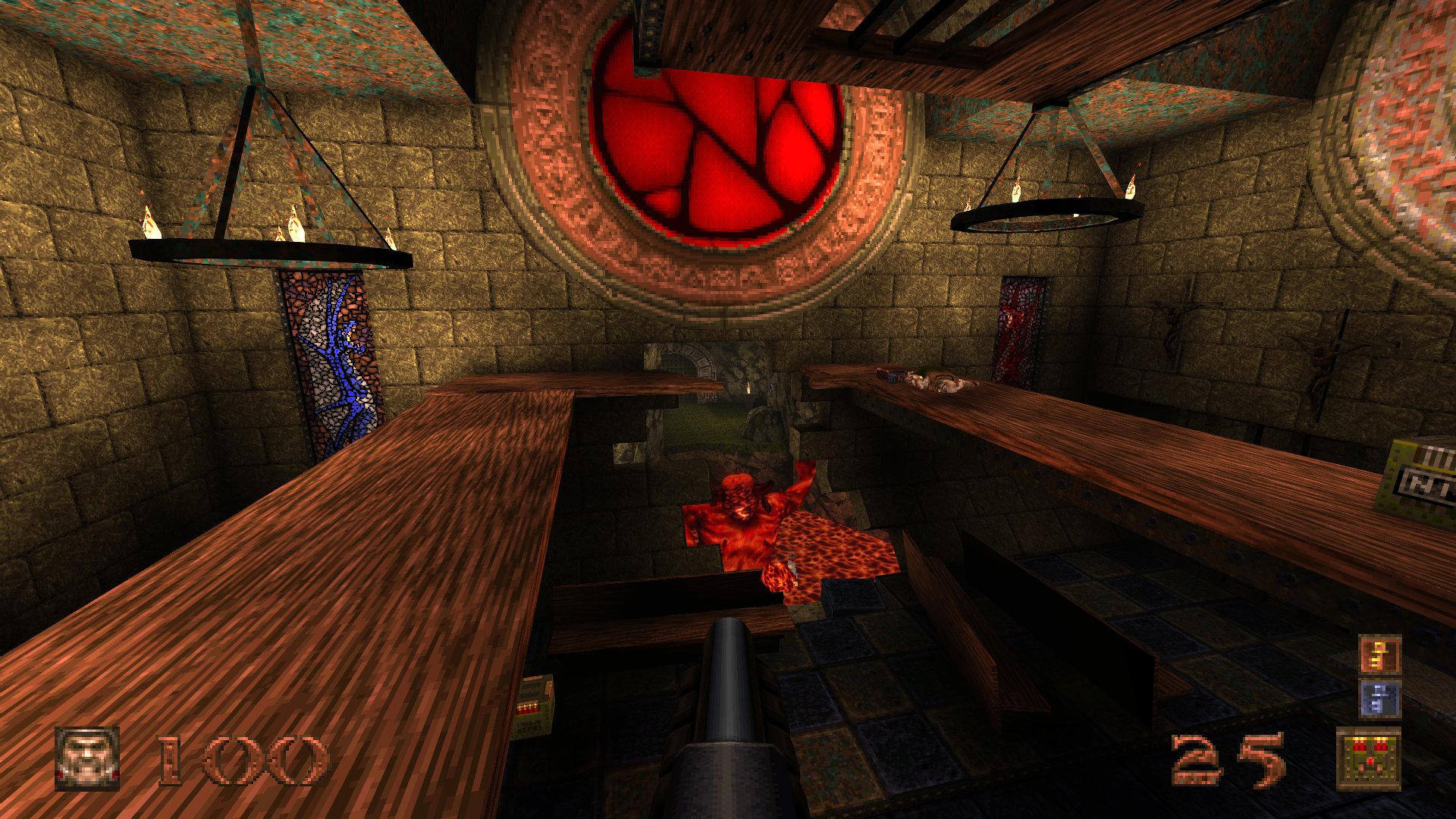Click the red stained glass panel on the right wall
The height and width of the screenshot is (819, 1456).
click(1020, 334)
